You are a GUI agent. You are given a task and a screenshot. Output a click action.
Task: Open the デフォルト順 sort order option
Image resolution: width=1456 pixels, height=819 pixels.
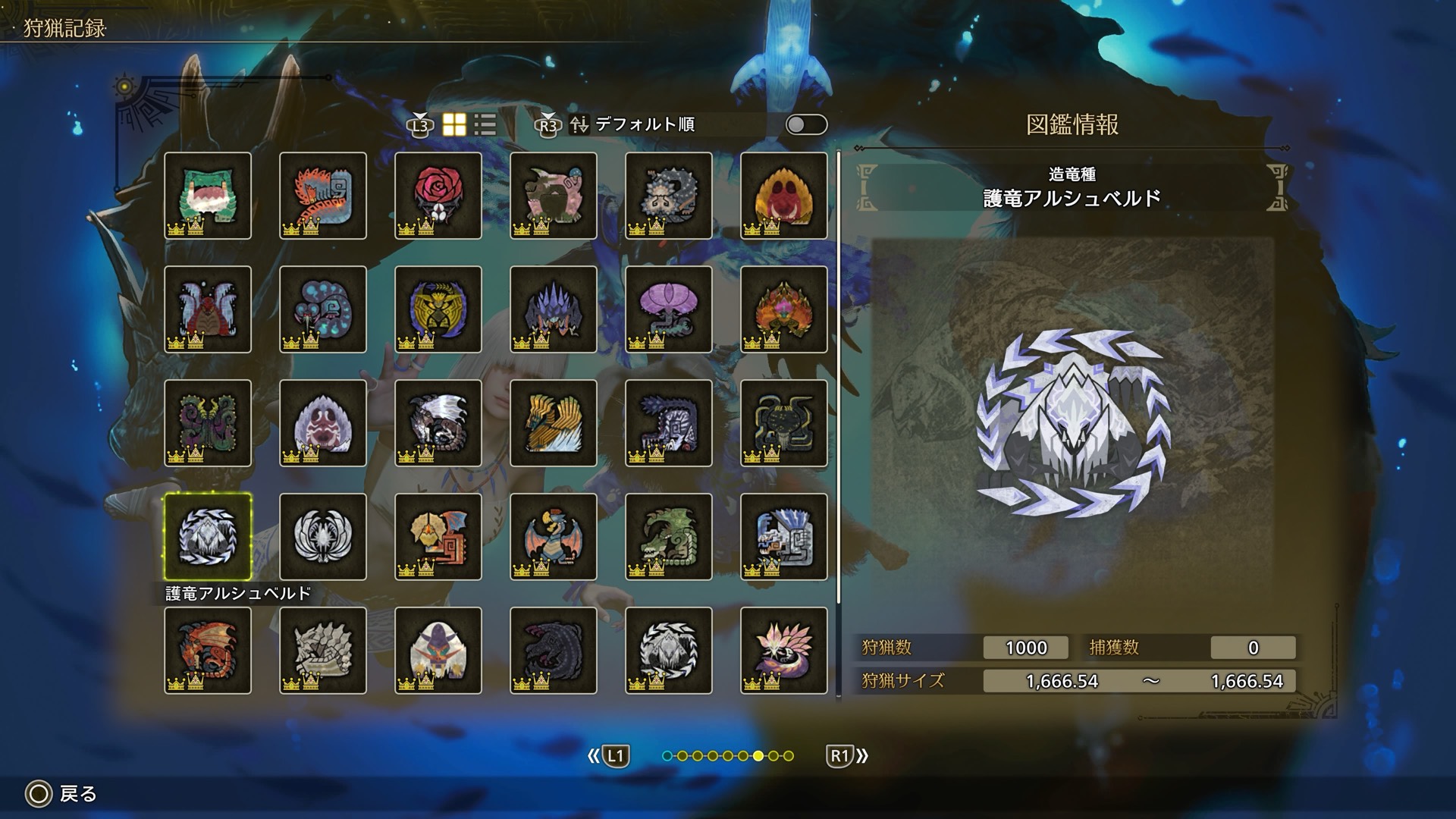(645, 125)
